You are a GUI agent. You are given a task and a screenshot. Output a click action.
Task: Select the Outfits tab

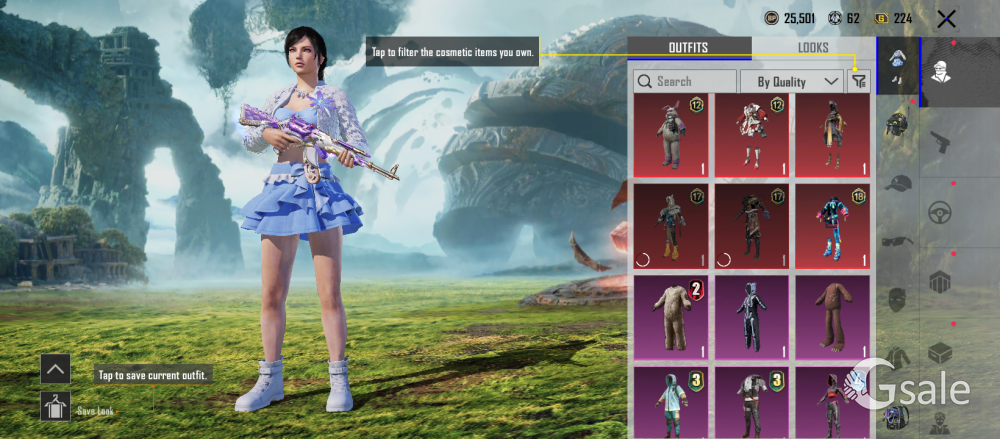(x=688, y=48)
